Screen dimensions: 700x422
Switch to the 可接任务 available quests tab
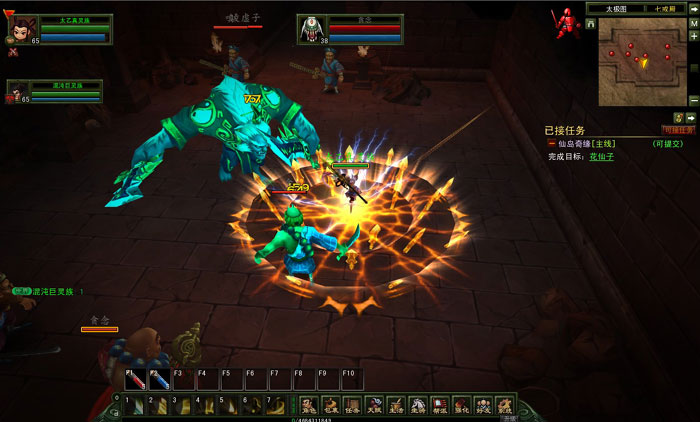679,130
